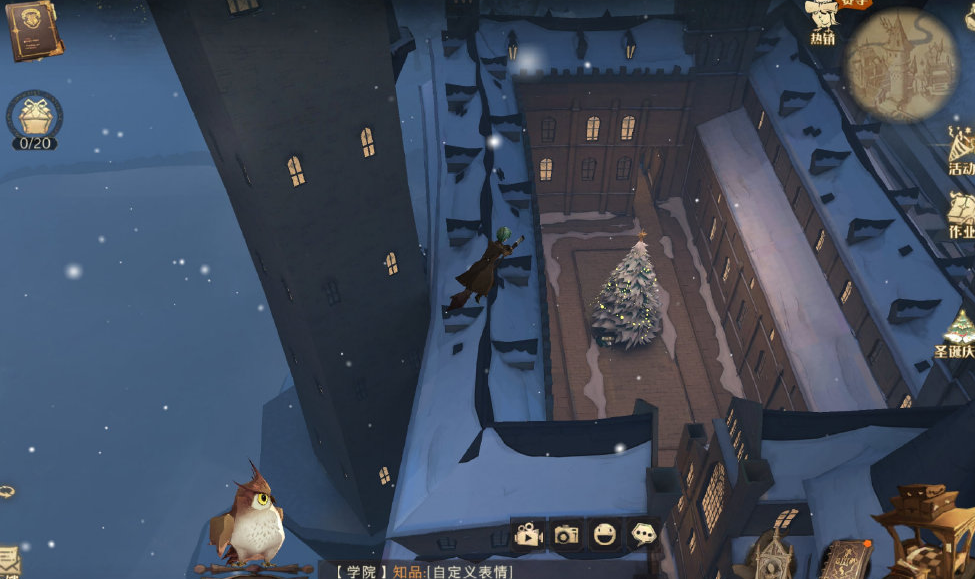Take a screenshot with the camera button
This screenshot has height=579, width=975.
(x=566, y=535)
